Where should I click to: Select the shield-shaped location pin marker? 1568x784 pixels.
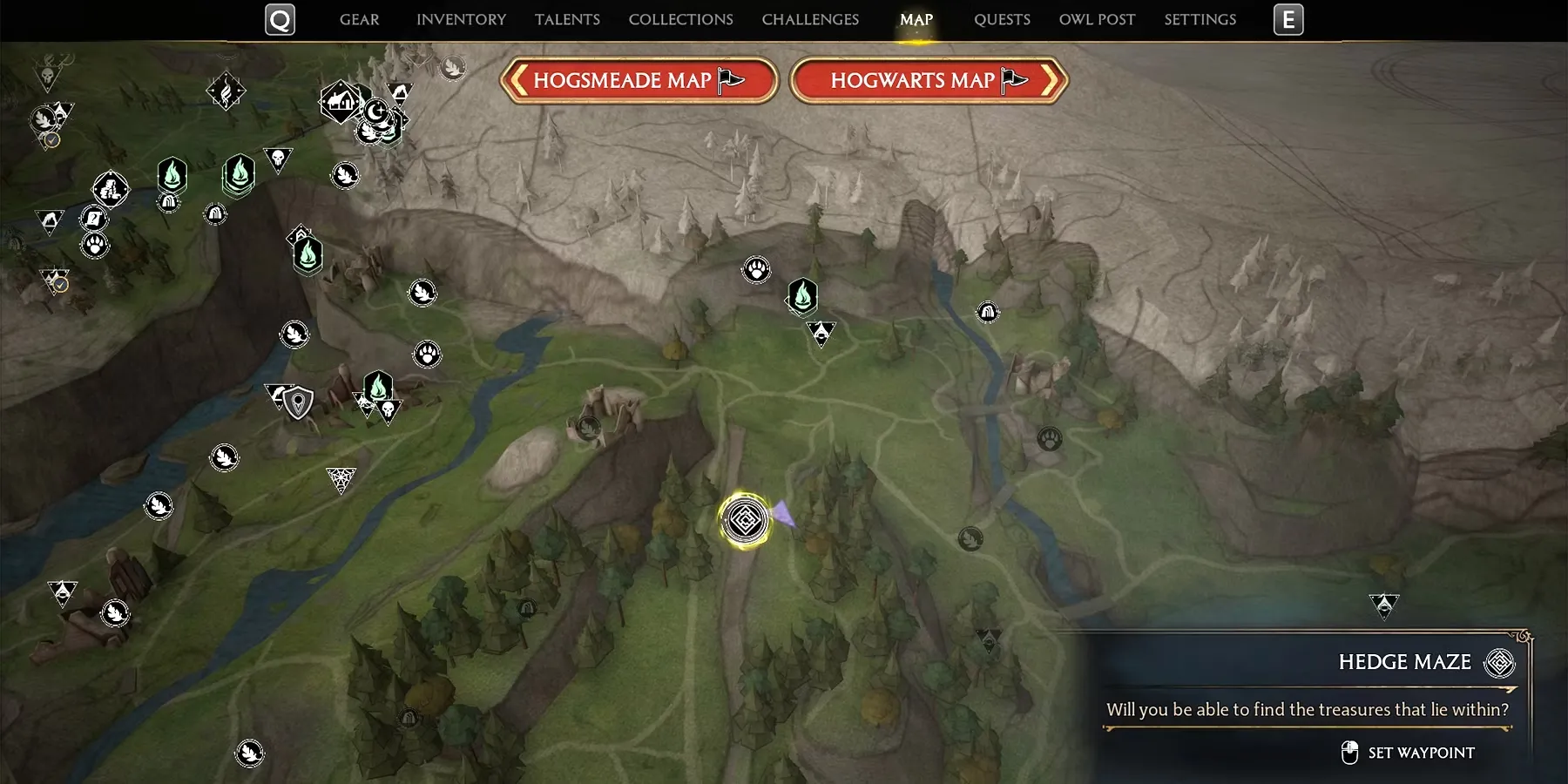coord(299,402)
